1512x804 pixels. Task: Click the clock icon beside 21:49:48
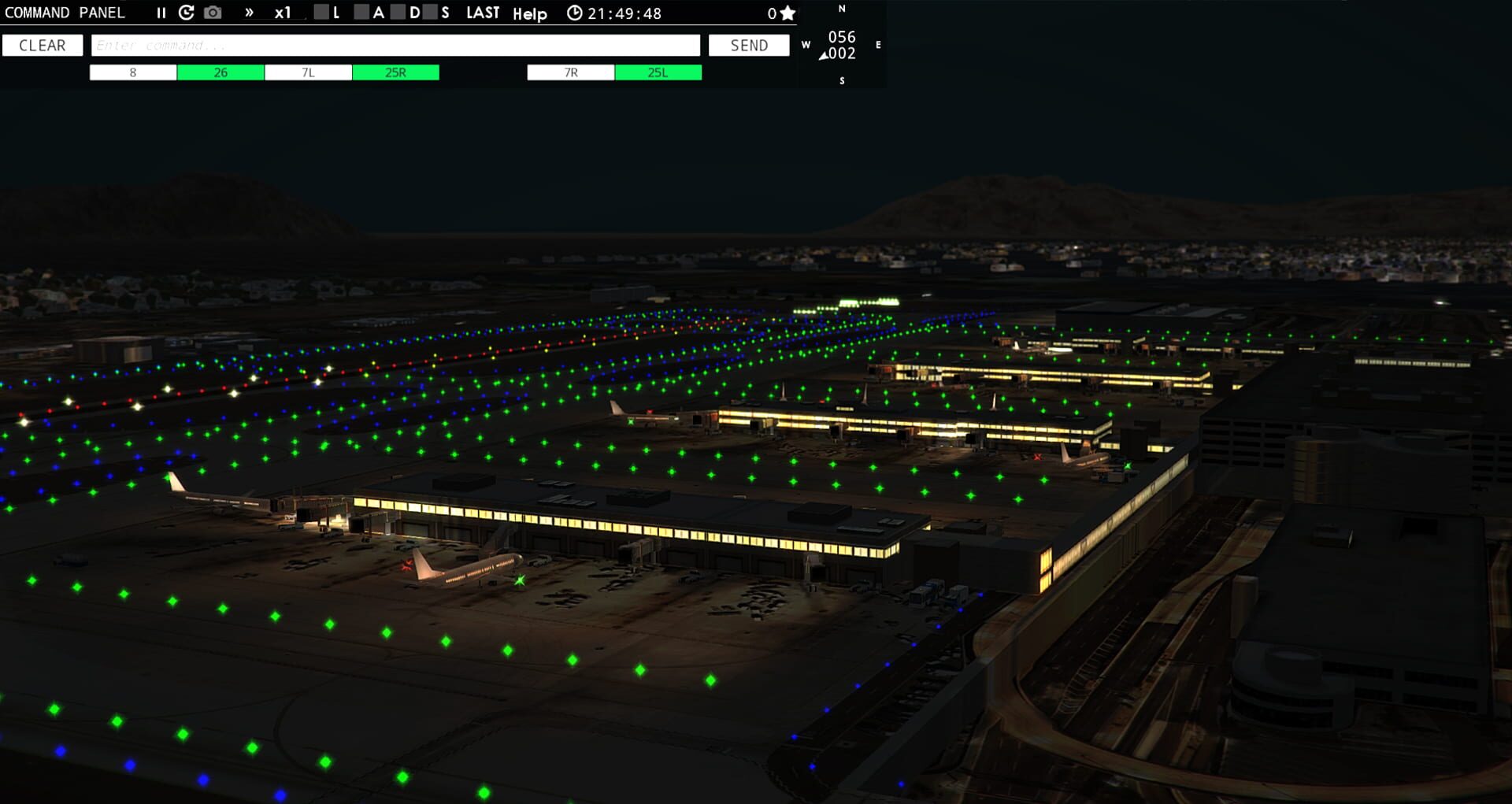click(x=576, y=13)
